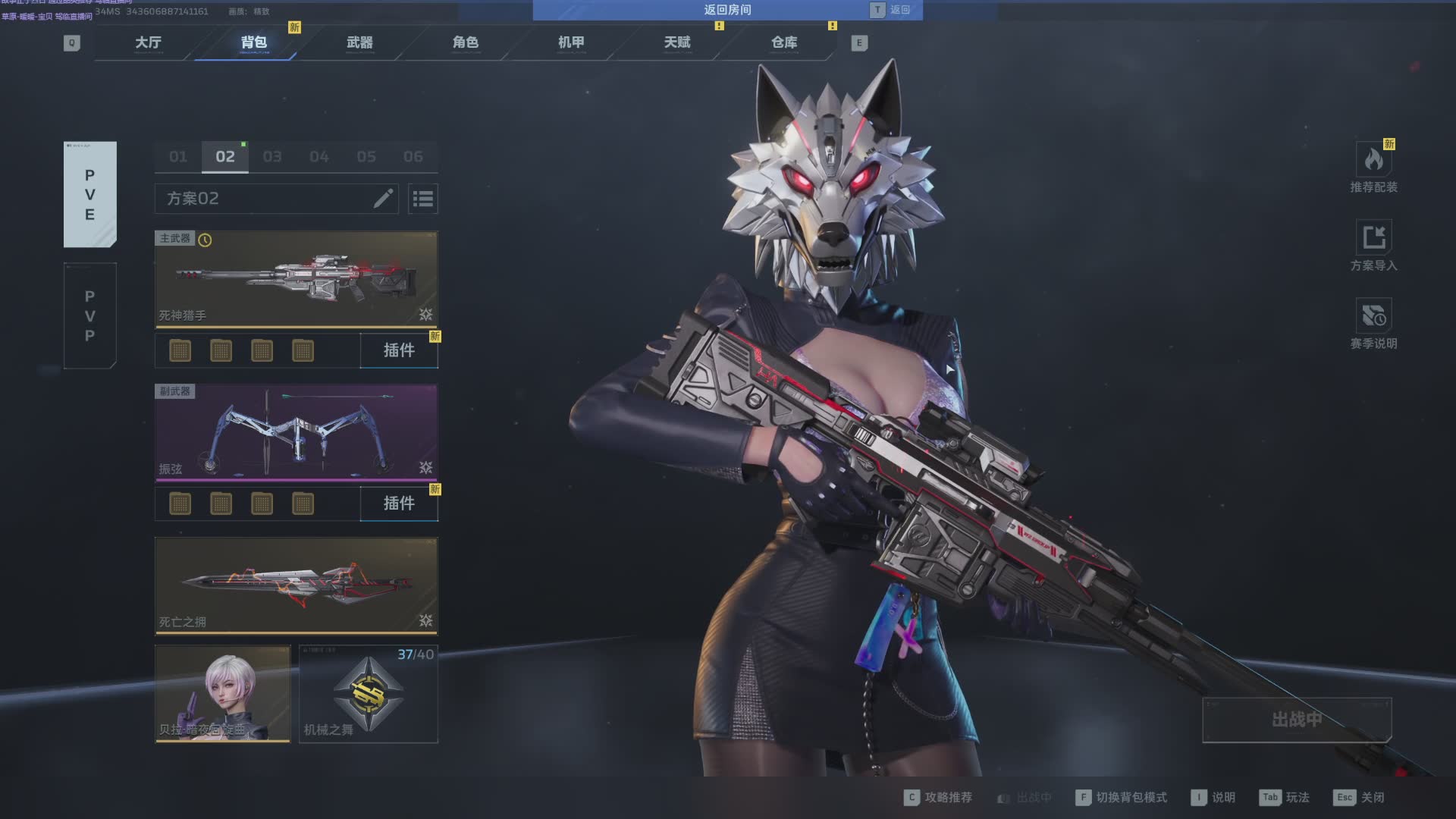Viewport: 1456px width, 819px height.
Task: Open the loadout list view icon
Action: (423, 199)
